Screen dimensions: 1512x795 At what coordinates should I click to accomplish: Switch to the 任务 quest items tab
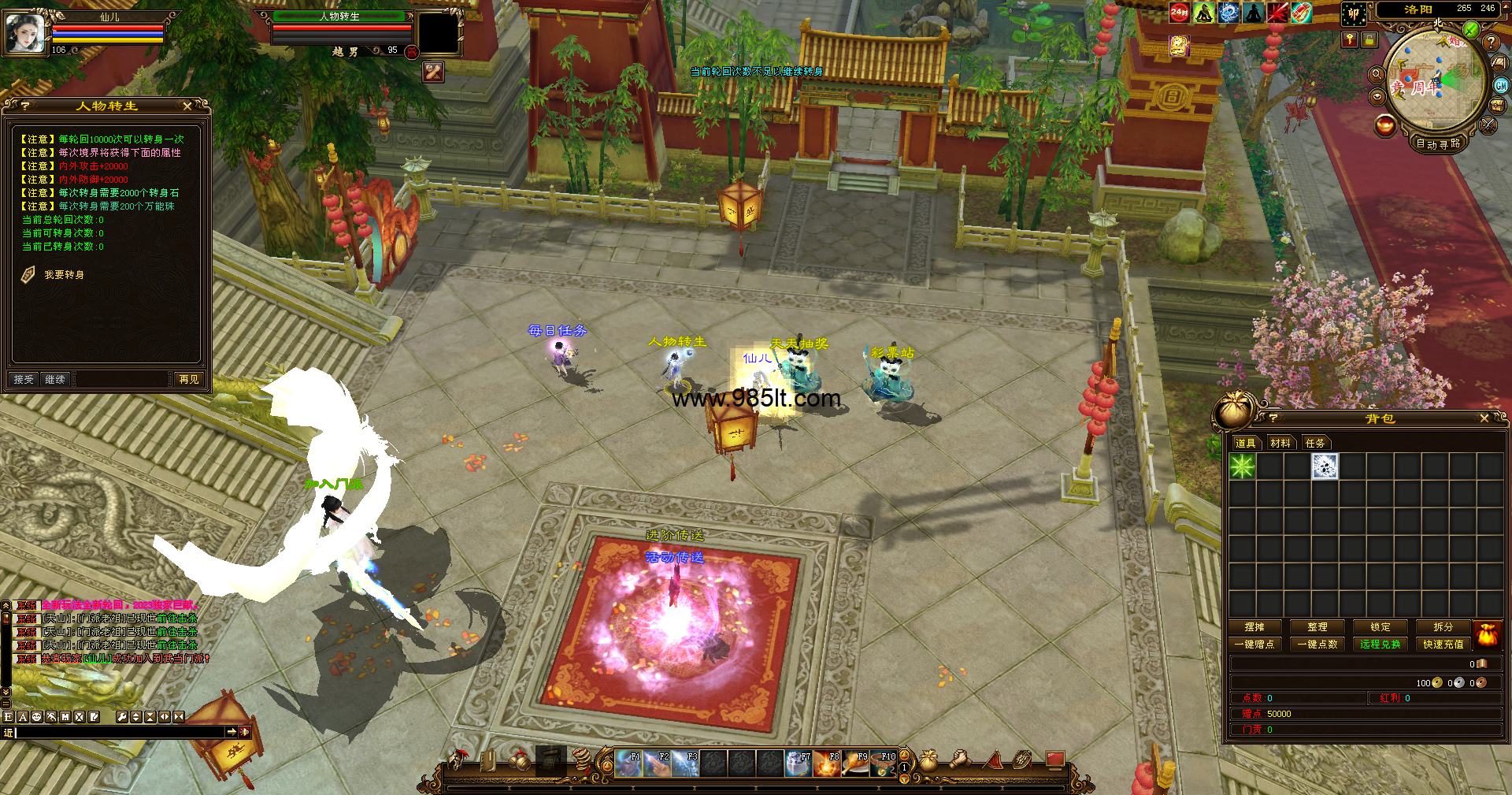pos(1315,443)
